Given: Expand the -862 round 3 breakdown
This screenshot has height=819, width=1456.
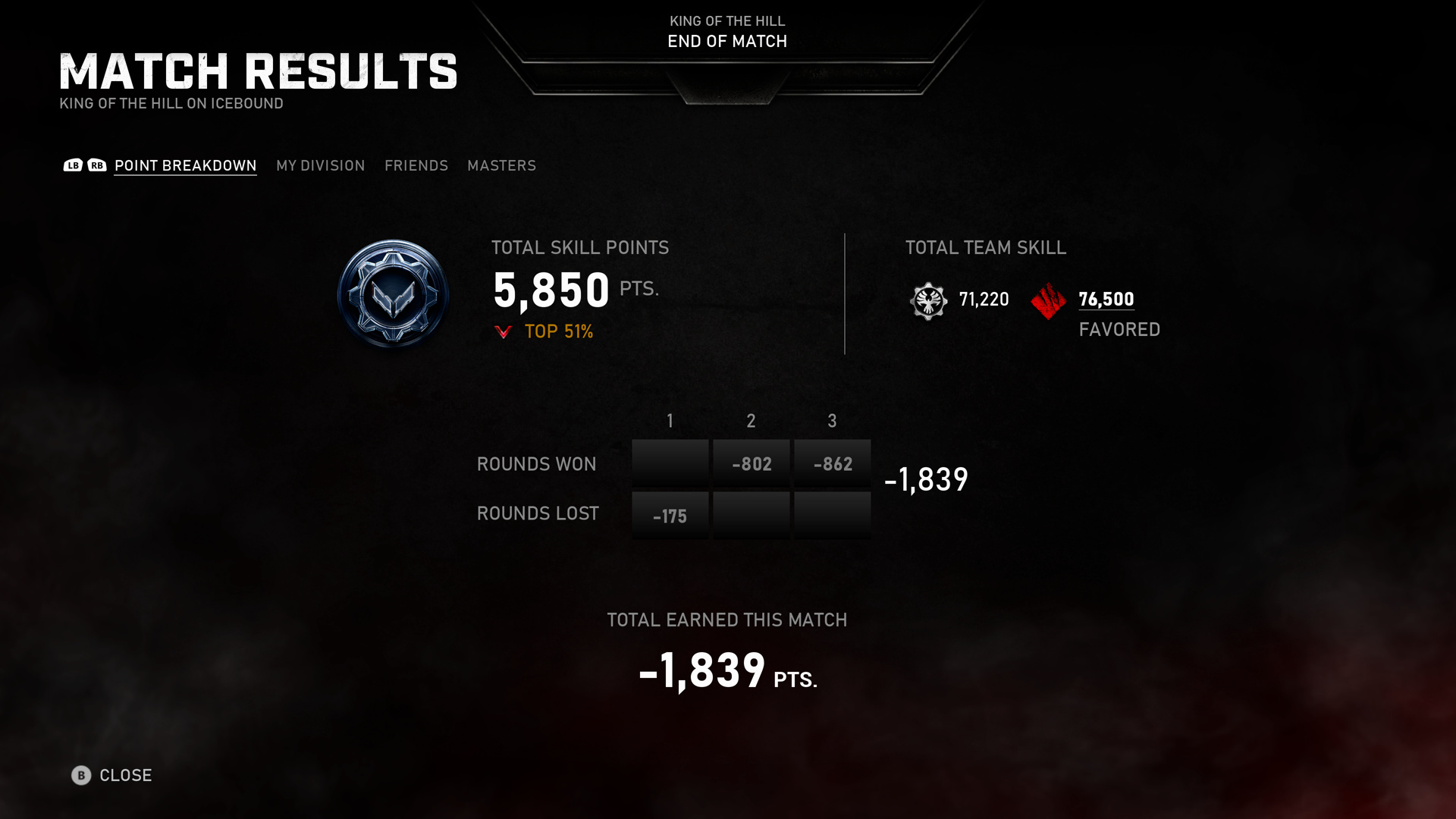Looking at the screenshot, I should [832, 463].
